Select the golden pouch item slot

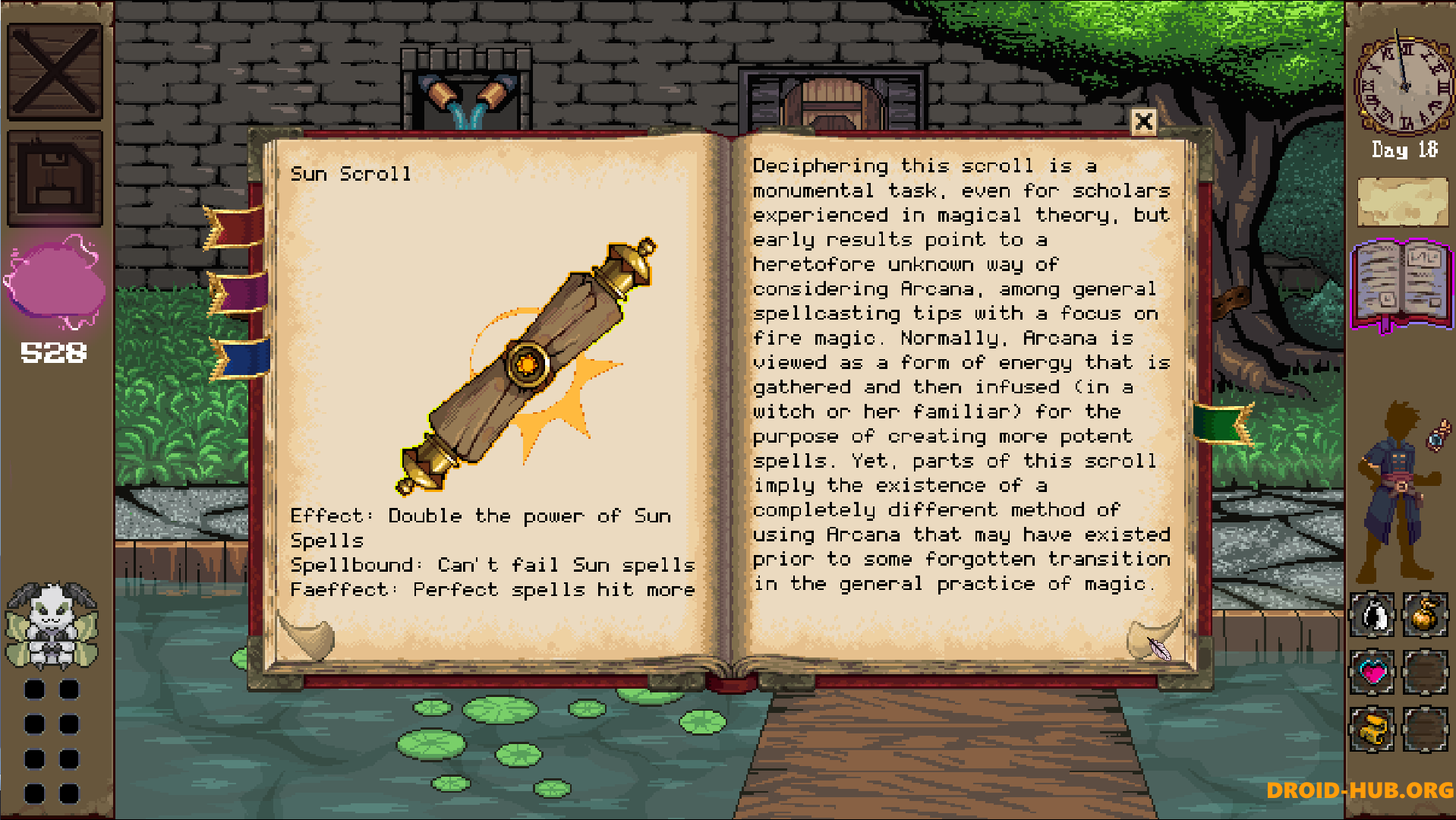click(1425, 617)
